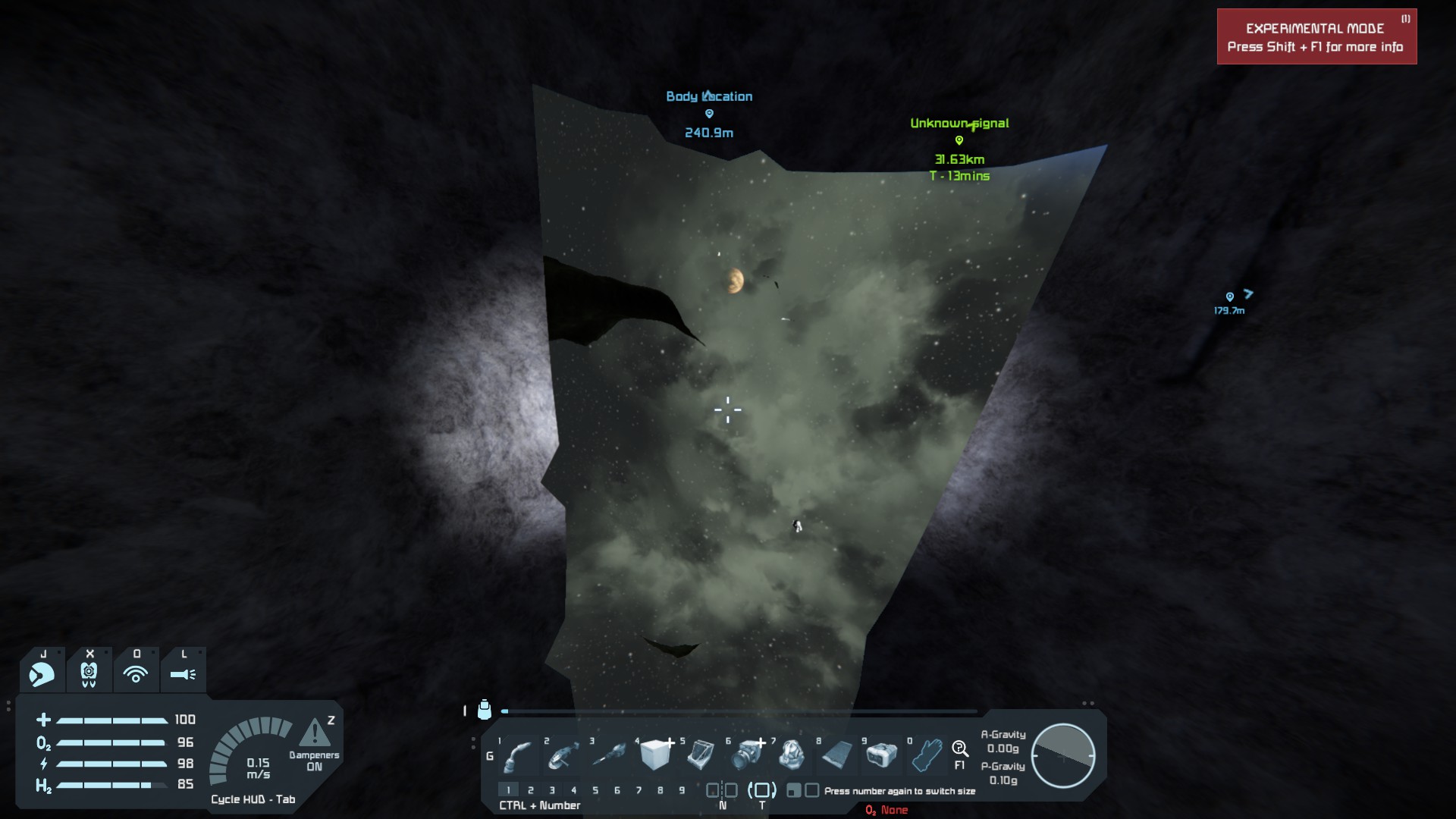Switch to toolbar page 2
The width and height of the screenshot is (1456, 819).
tap(531, 790)
